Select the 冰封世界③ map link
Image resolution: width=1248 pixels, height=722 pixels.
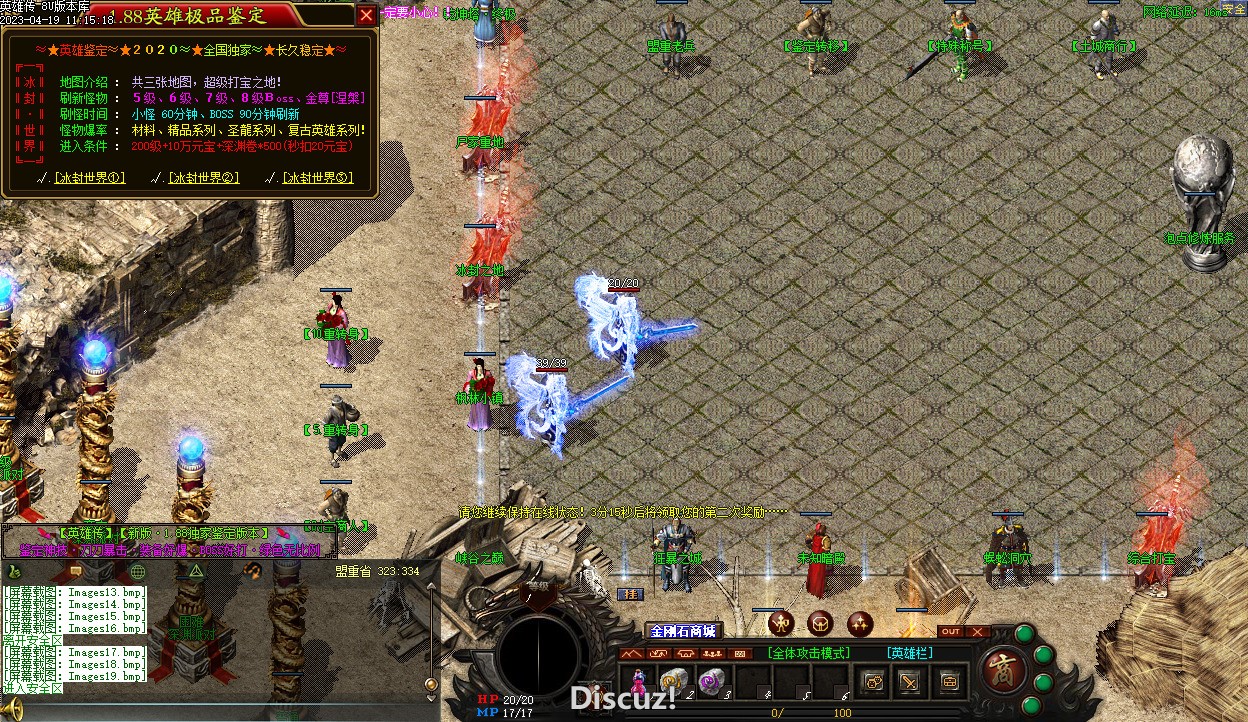coord(317,178)
